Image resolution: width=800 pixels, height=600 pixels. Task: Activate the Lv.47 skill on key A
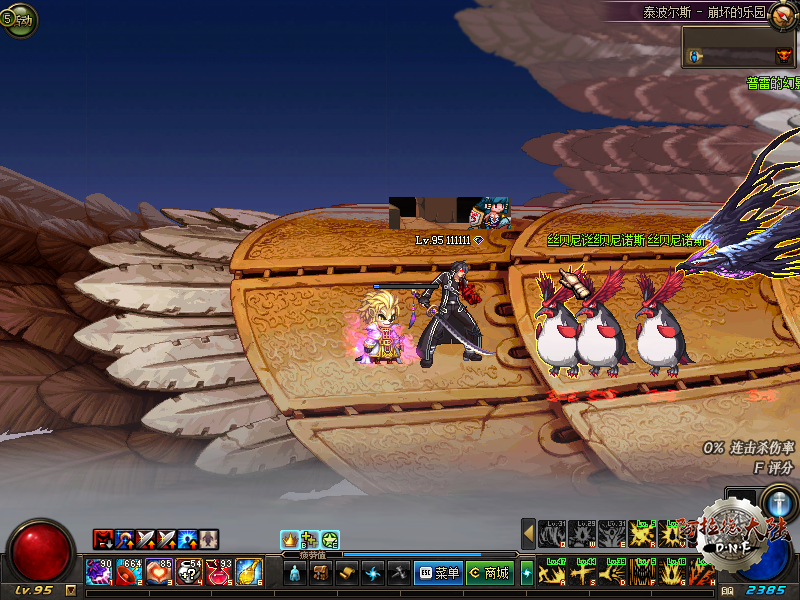(552, 573)
